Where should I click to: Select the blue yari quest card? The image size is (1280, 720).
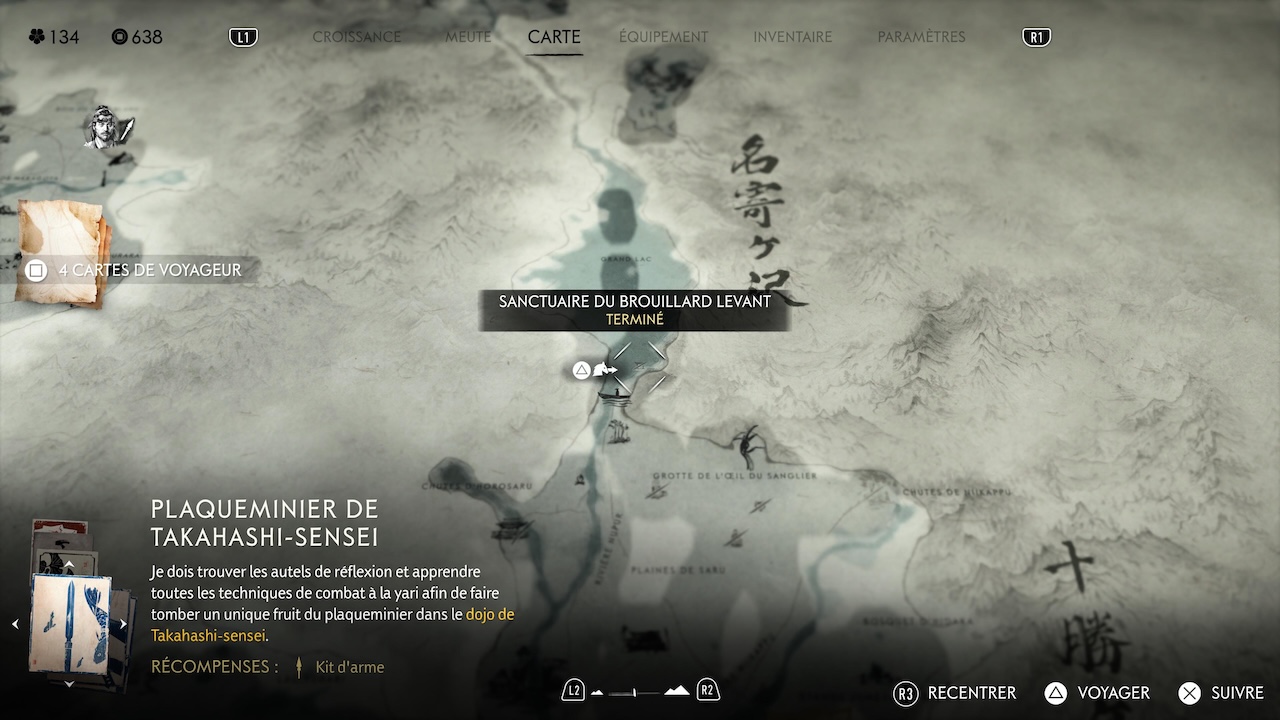click(x=69, y=623)
